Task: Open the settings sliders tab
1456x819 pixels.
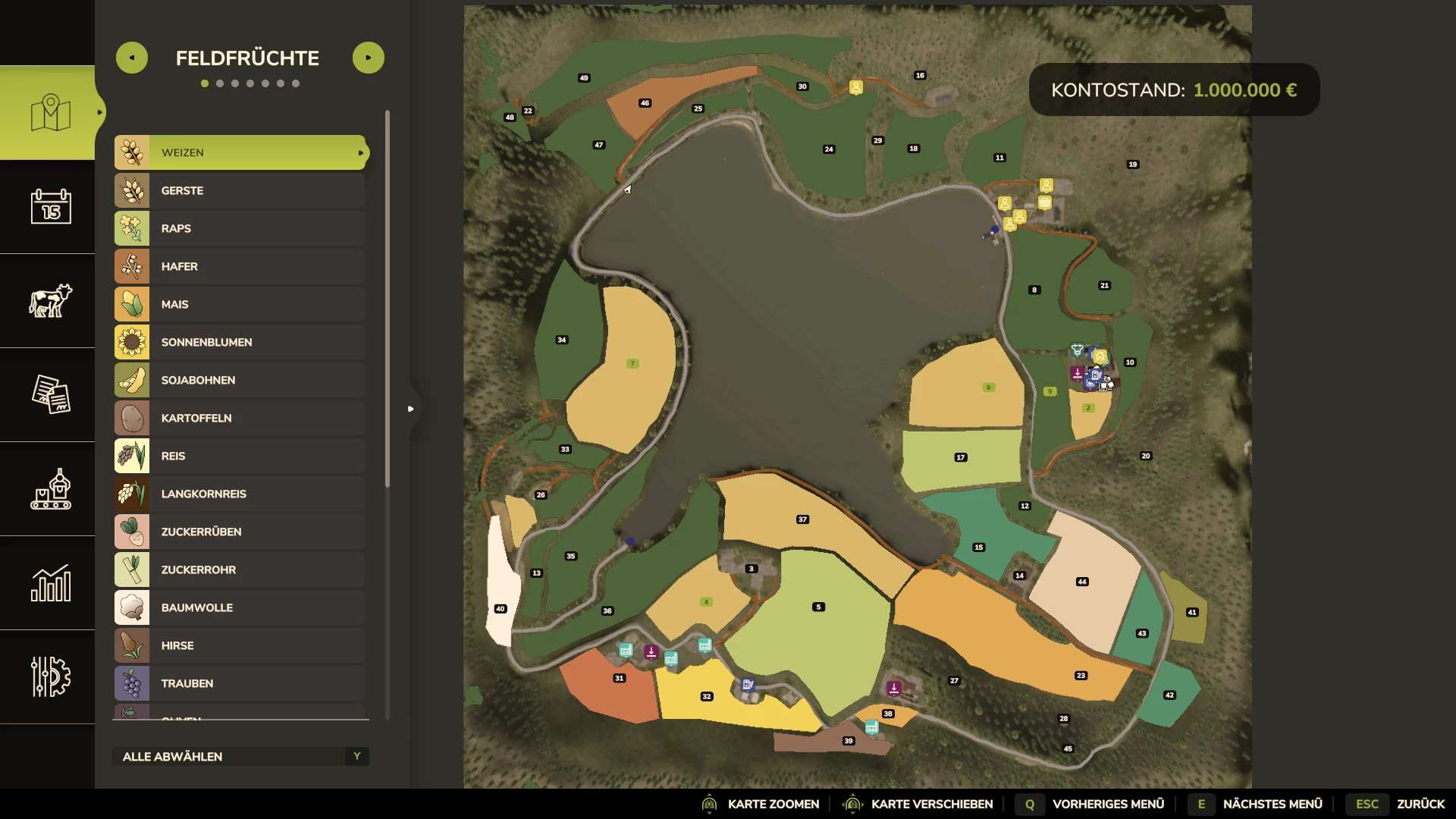Action: coord(50,676)
